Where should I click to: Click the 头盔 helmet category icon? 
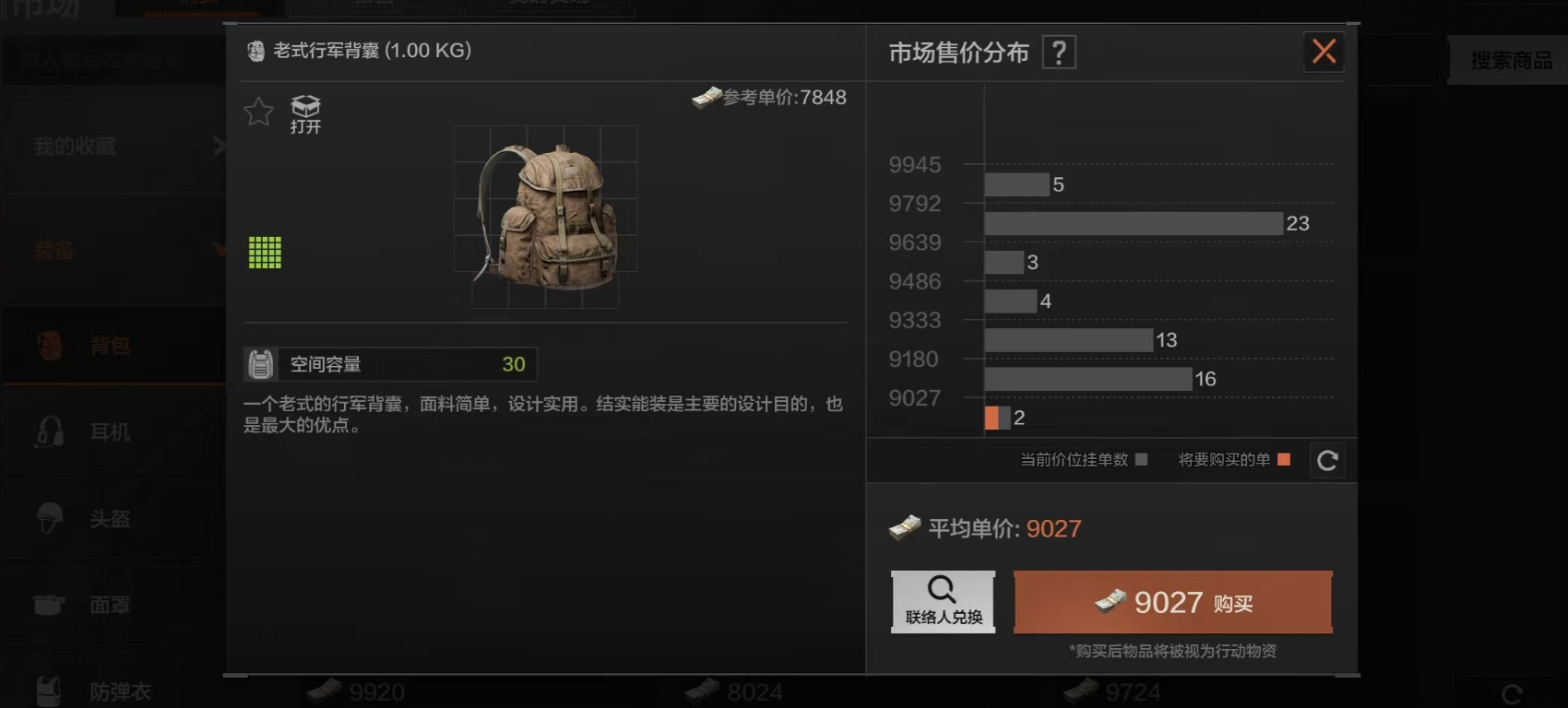point(51,520)
